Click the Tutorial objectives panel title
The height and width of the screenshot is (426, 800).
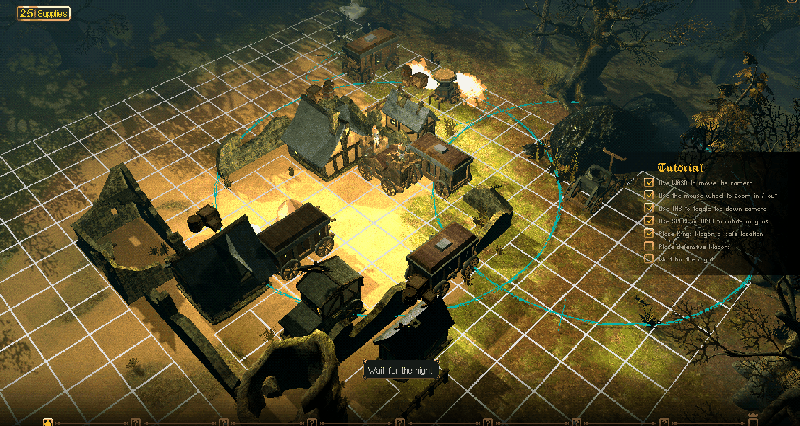pyautogui.click(x=682, y=168)
